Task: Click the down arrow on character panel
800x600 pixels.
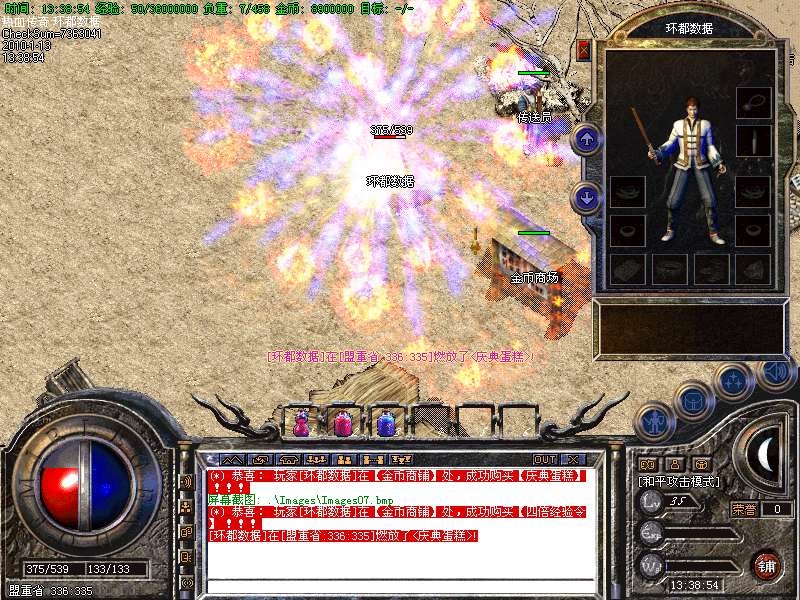Action: [587, 197]
